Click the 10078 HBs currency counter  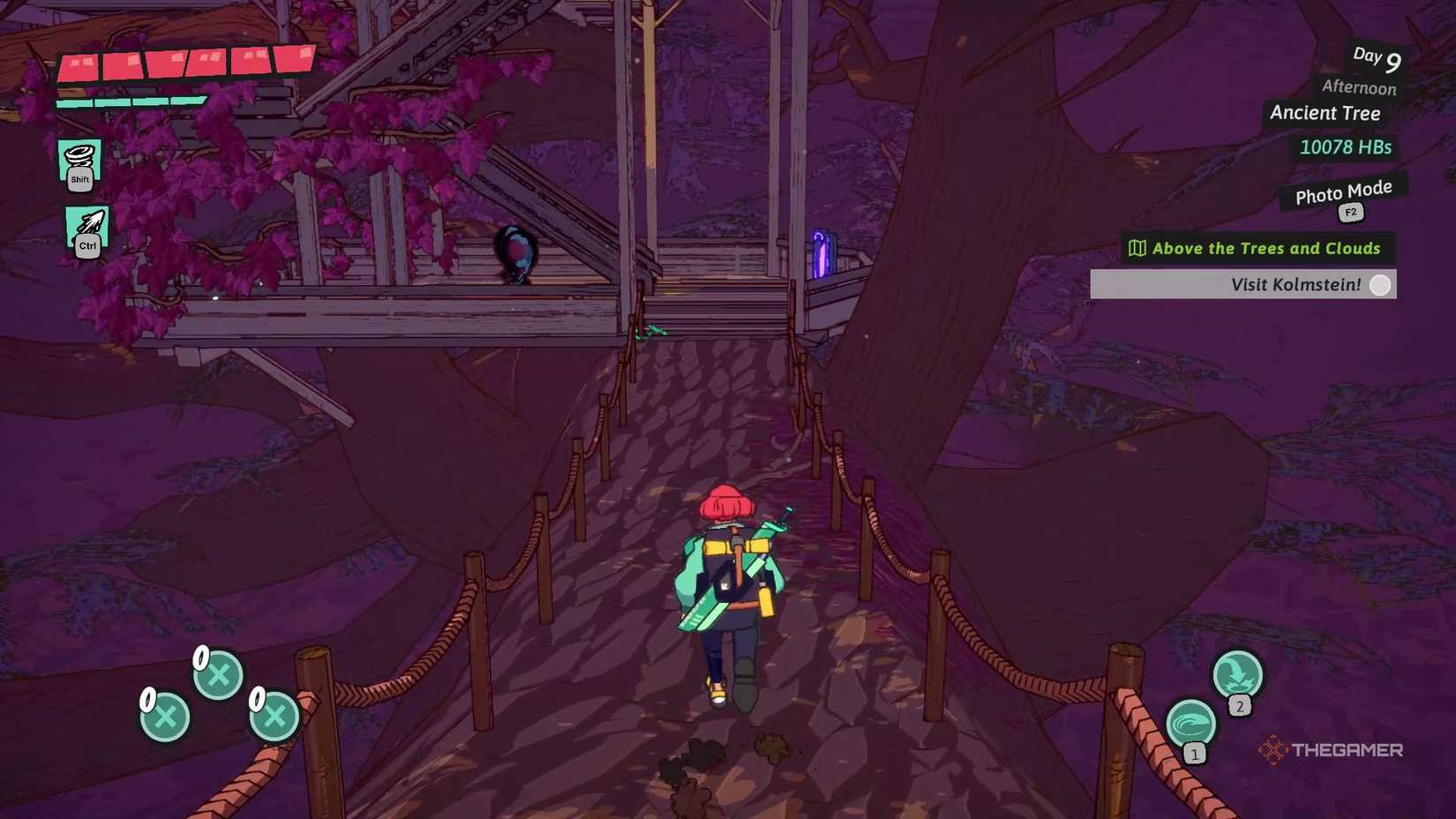(x=1345, y=147)
